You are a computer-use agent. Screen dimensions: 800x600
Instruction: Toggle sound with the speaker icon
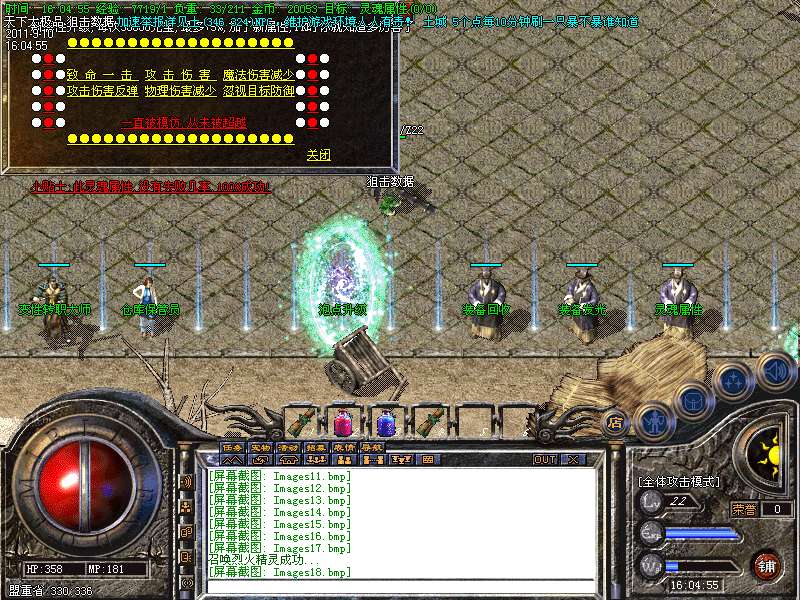pos(775,369)
